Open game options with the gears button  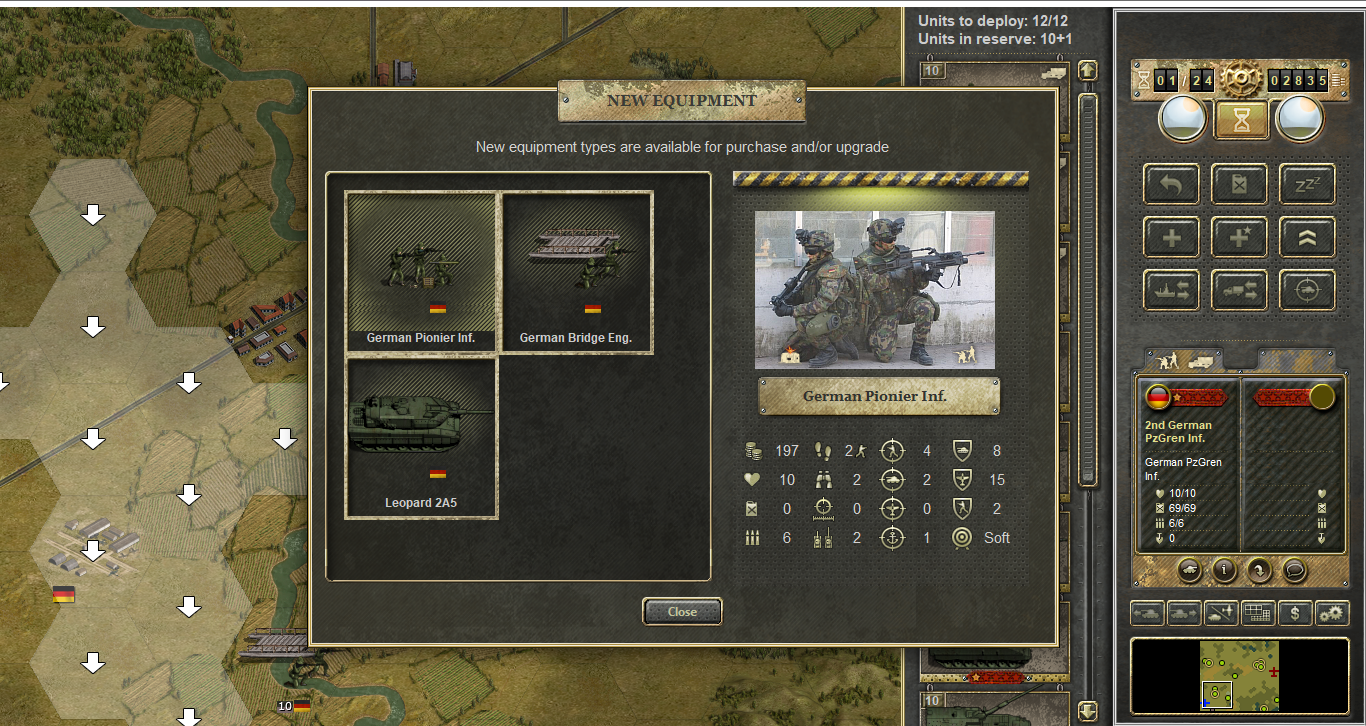1332,612
